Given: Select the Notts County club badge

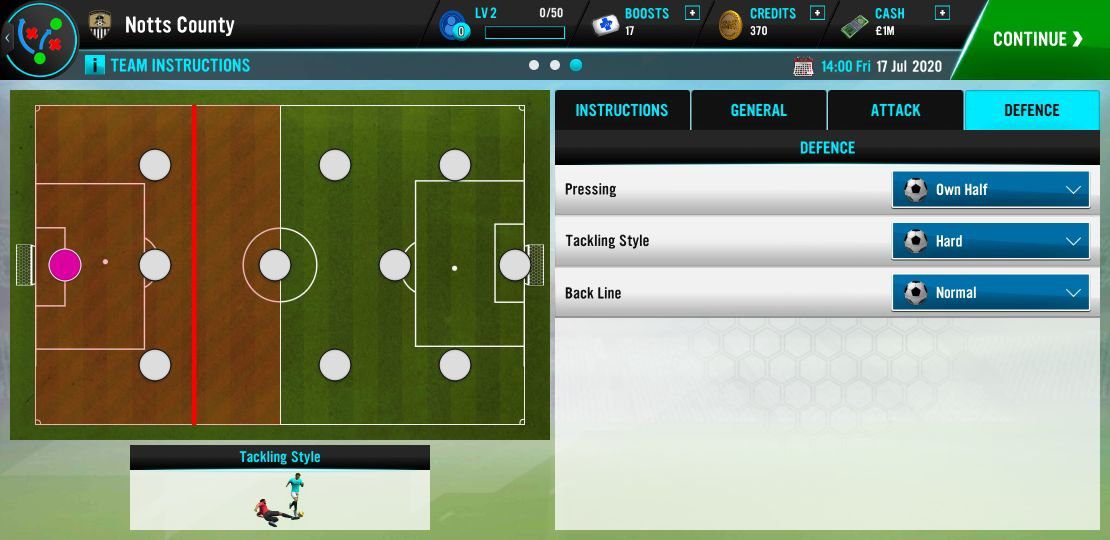Looking at the screenshot, I should point(99,25).
